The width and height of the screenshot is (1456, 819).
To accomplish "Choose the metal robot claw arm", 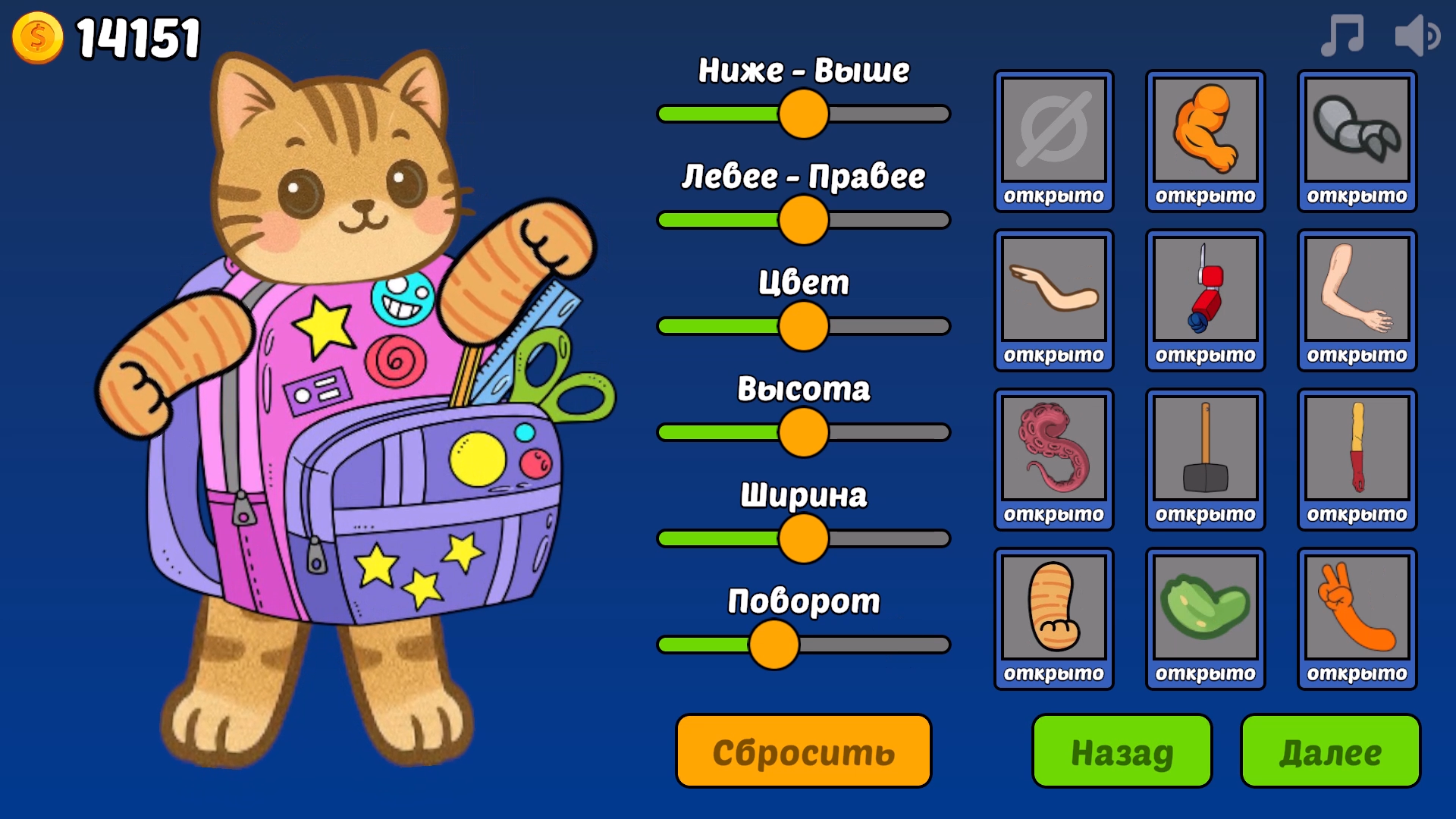I will (x=1357, y=136).
